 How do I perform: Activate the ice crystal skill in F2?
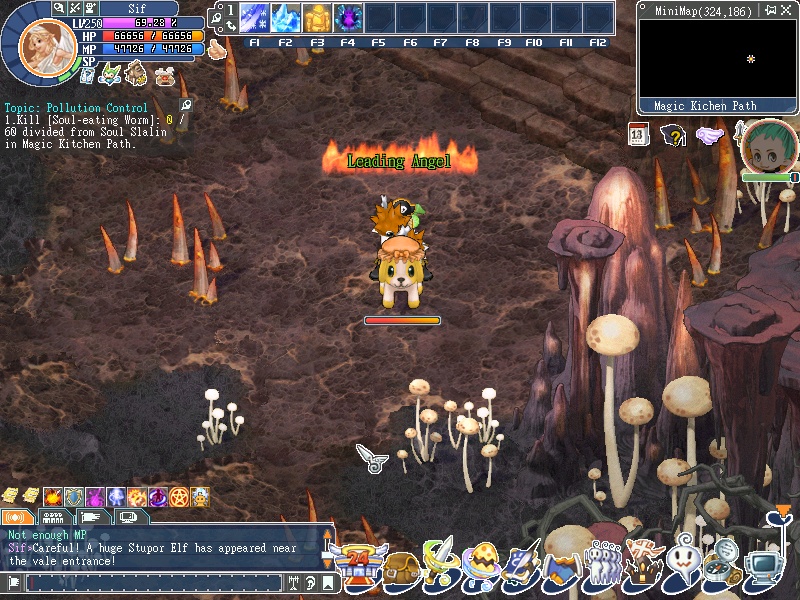pyautogui.click(x=285, y=19)
